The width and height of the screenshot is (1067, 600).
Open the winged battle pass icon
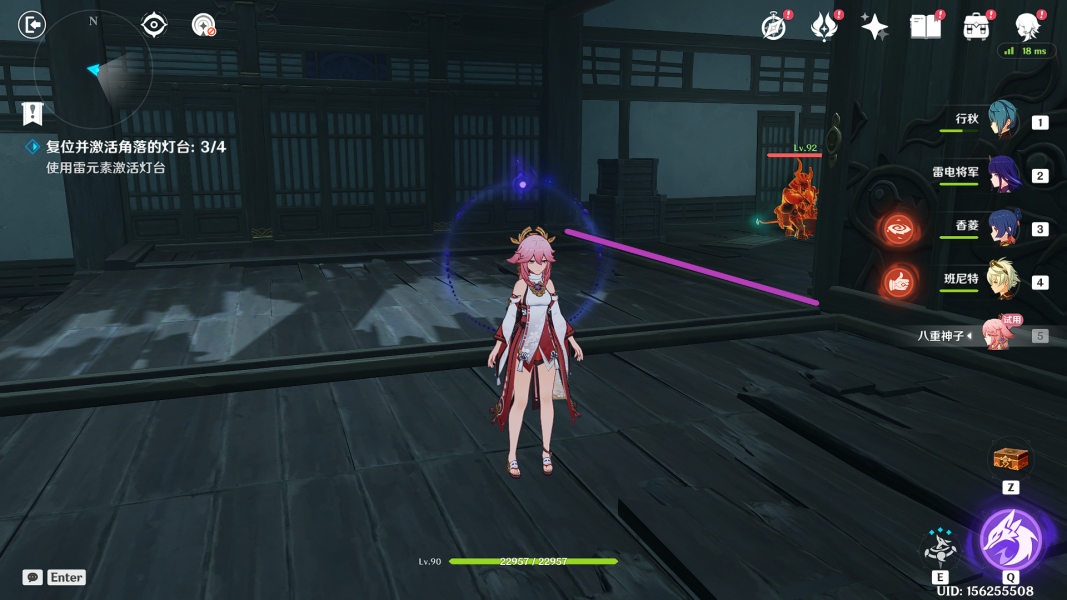(824, 27)
